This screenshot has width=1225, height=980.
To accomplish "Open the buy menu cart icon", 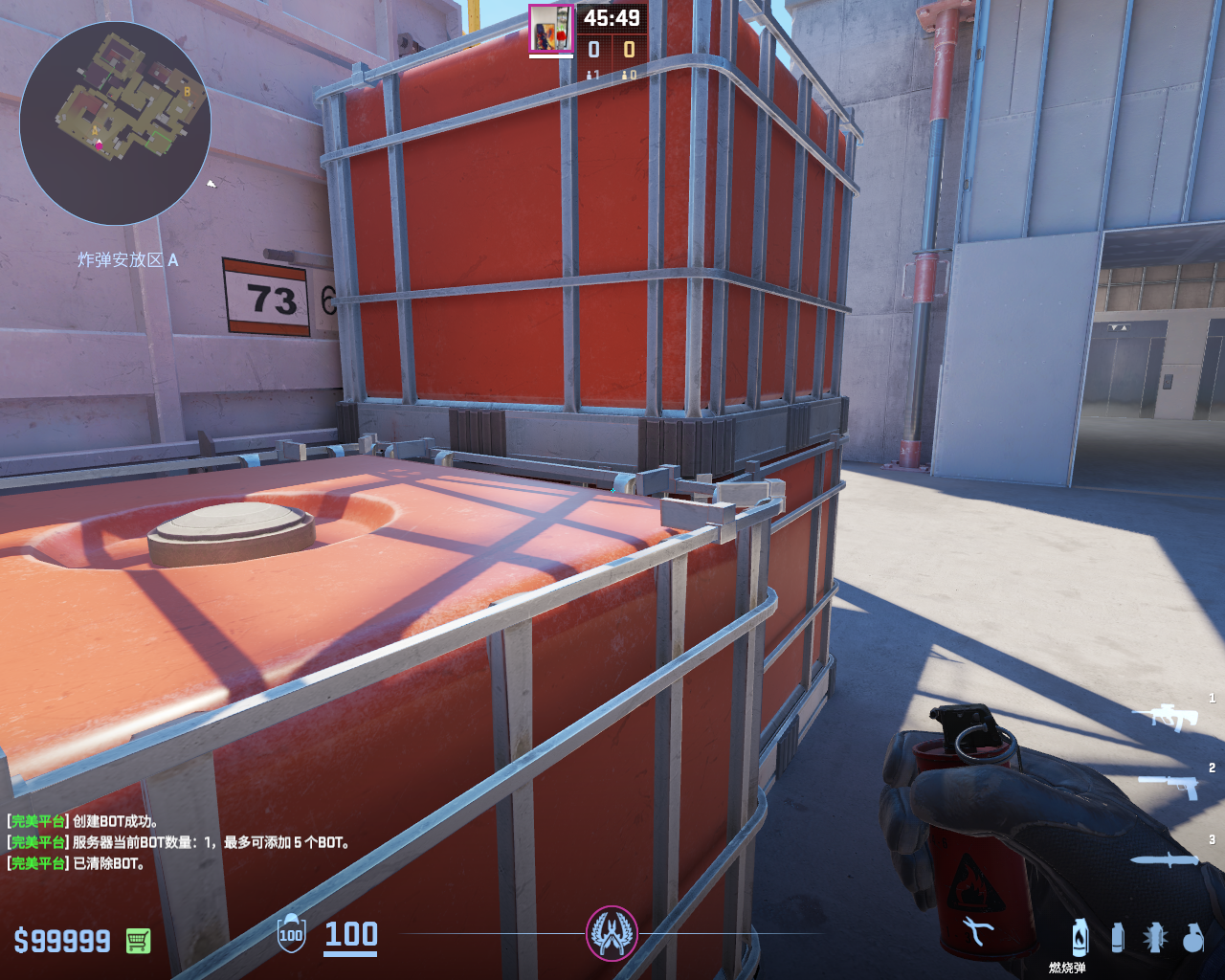I will point(138,941).
